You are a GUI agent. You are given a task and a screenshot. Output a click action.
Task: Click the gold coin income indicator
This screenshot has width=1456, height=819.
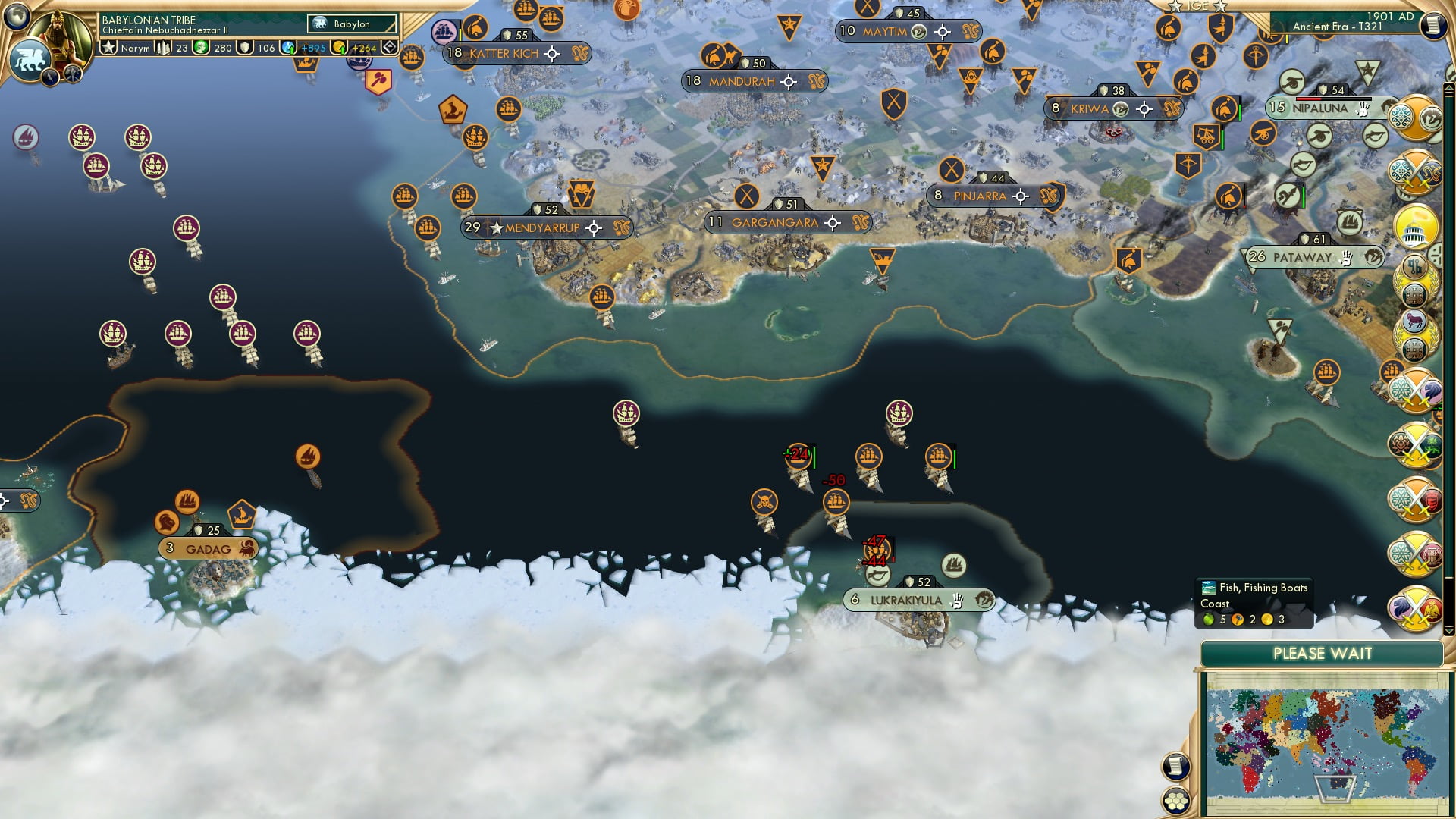pos(337,48)
